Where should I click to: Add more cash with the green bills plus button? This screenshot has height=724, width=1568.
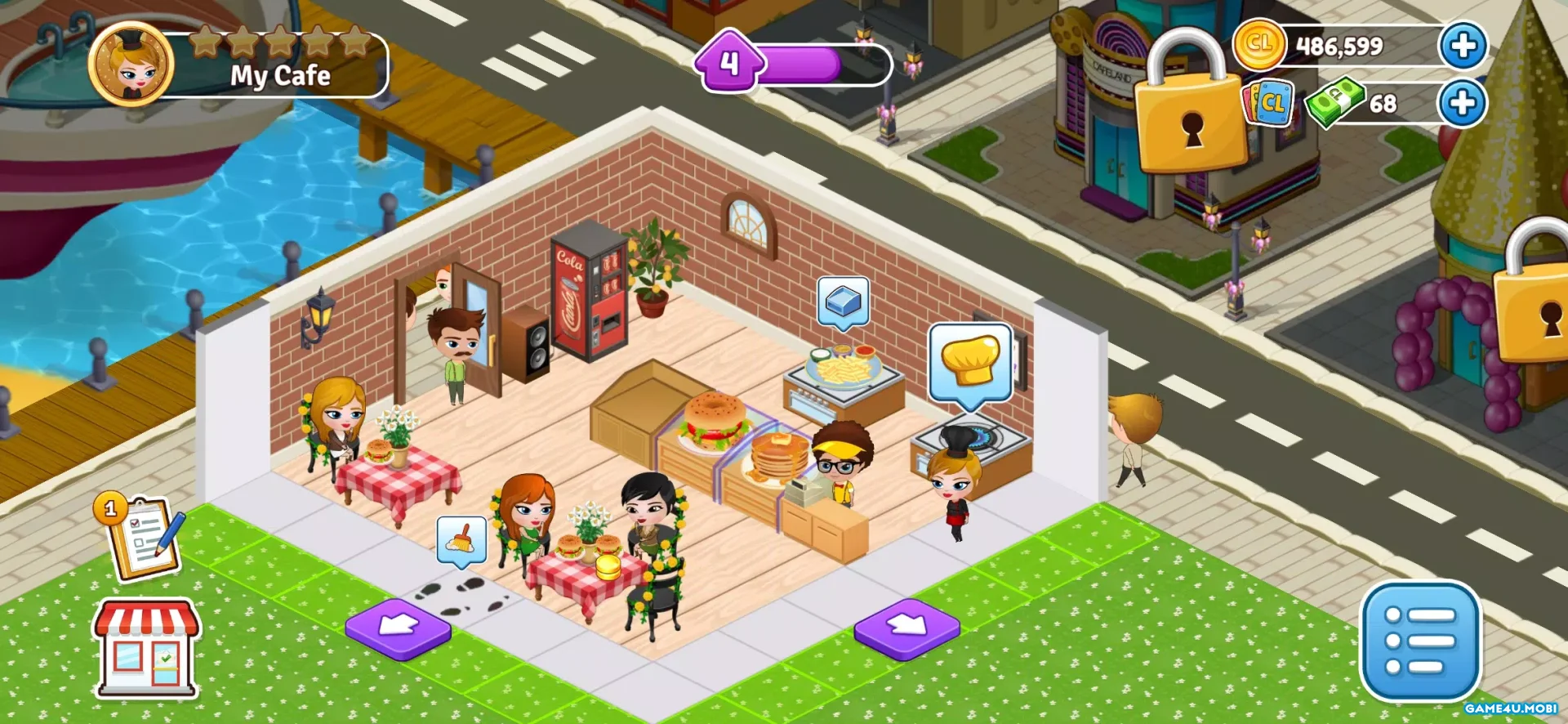click(x=1462, y=104)
